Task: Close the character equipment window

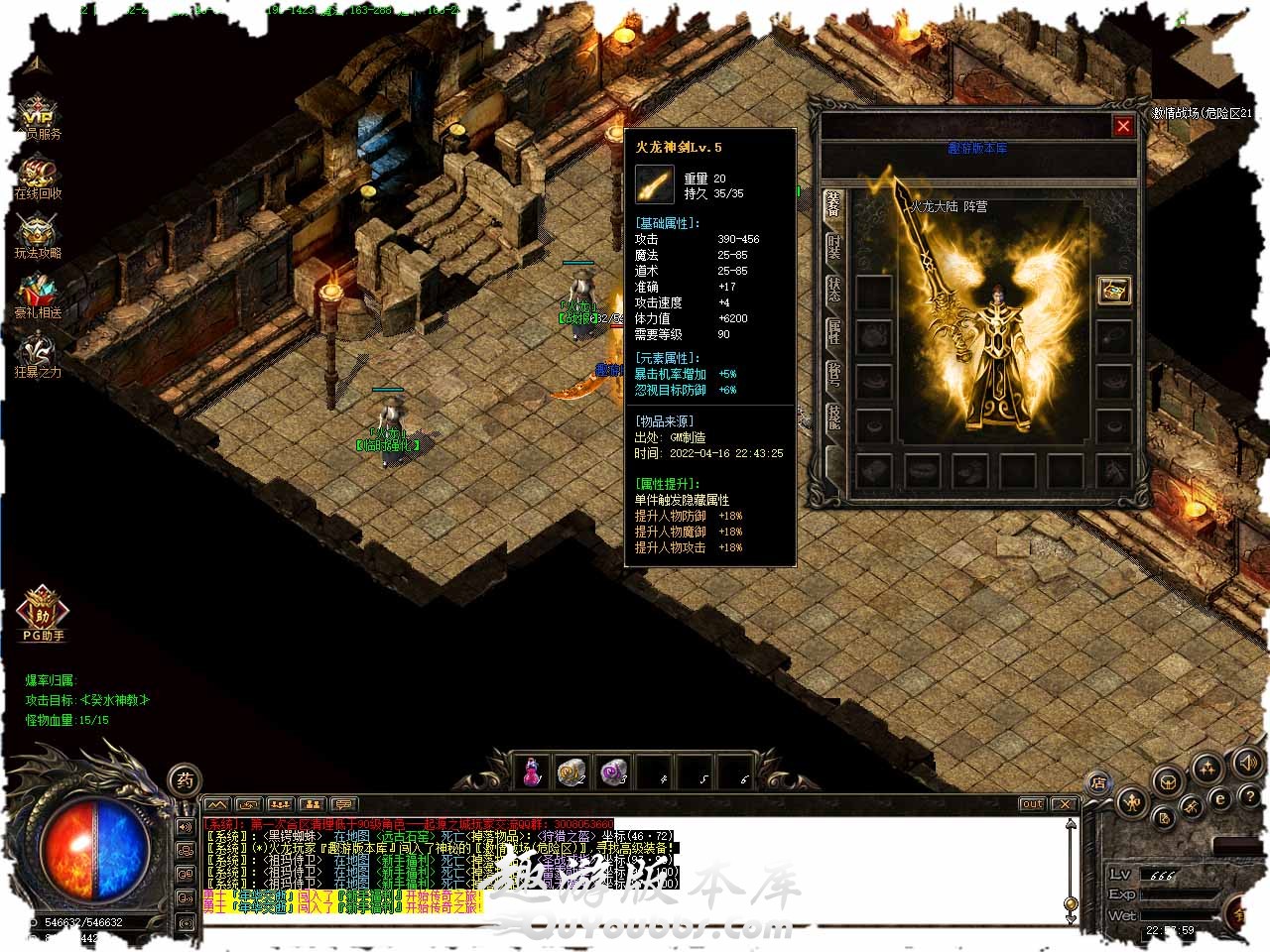Action: (1122, 126)
